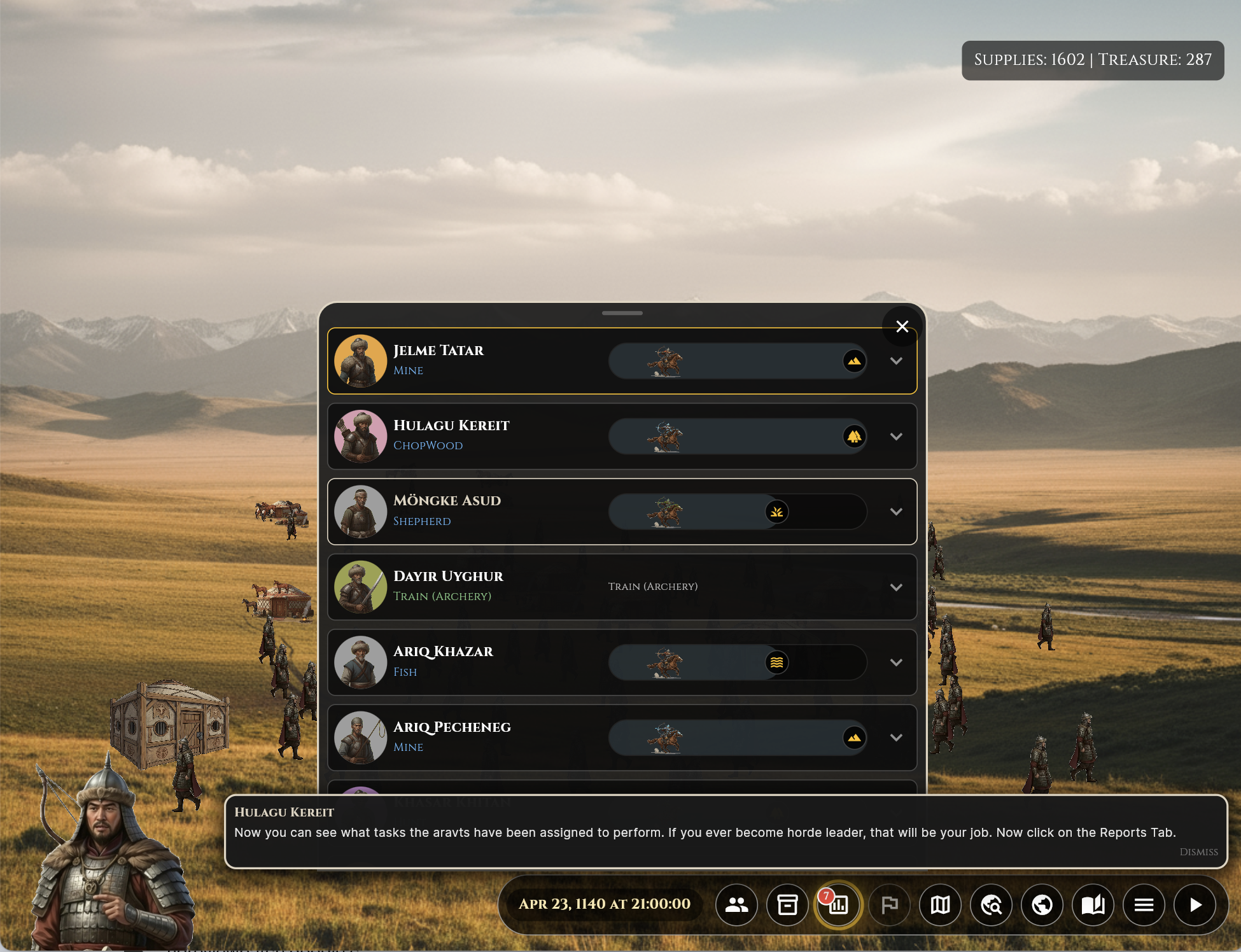Click Hulagu Kereit's chop wood tree icon
1241x952 pixels.
[854, 437]
